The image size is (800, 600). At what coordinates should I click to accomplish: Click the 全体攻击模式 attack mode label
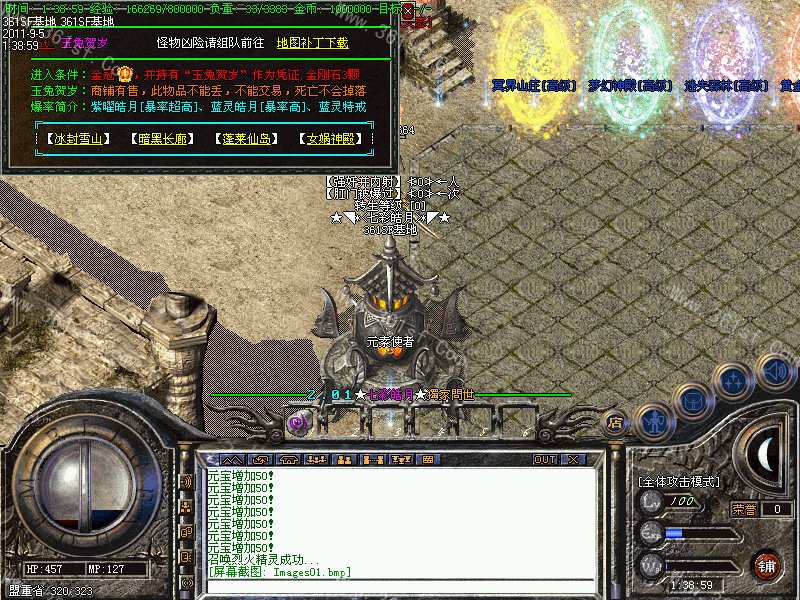[679, 481]
